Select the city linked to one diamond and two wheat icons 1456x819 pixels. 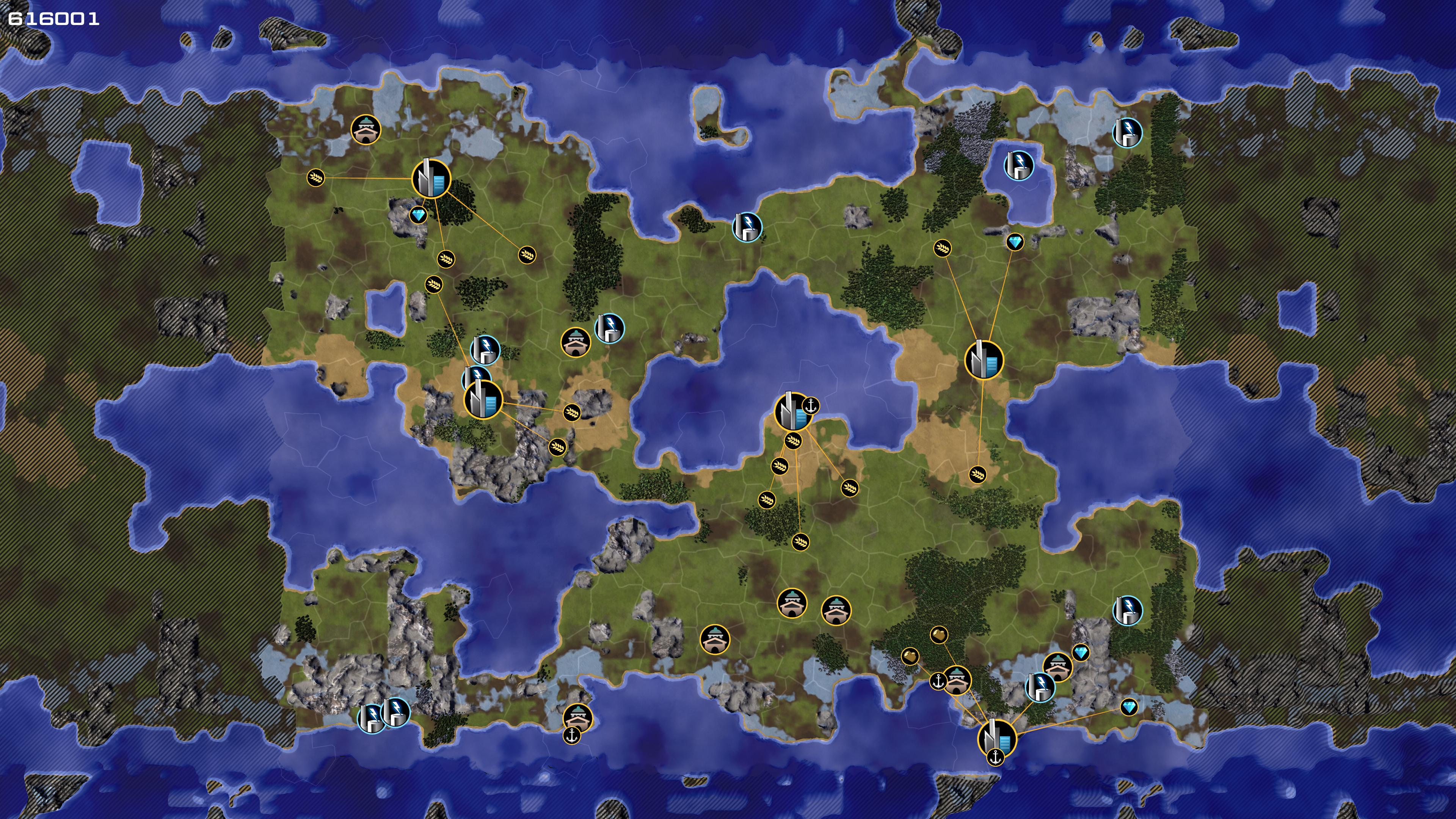pyautogui.click(x=984, y=359)
